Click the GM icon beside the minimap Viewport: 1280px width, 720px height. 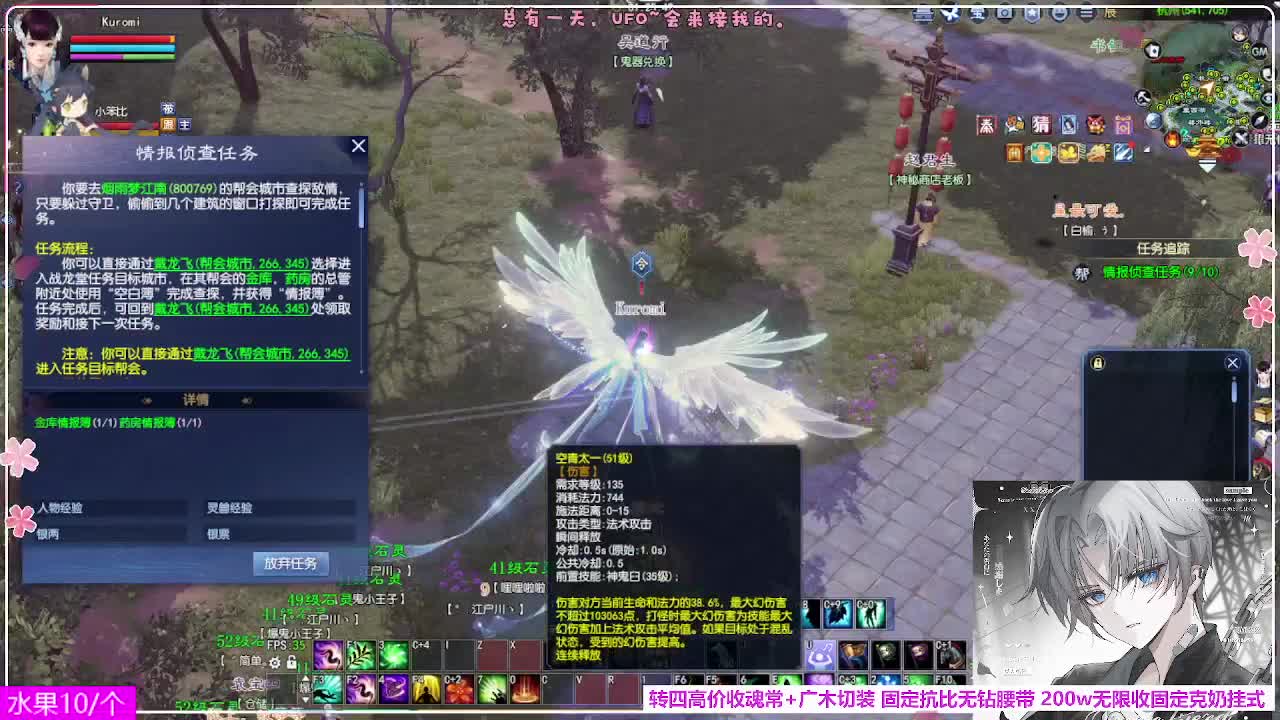[1257, 51]
